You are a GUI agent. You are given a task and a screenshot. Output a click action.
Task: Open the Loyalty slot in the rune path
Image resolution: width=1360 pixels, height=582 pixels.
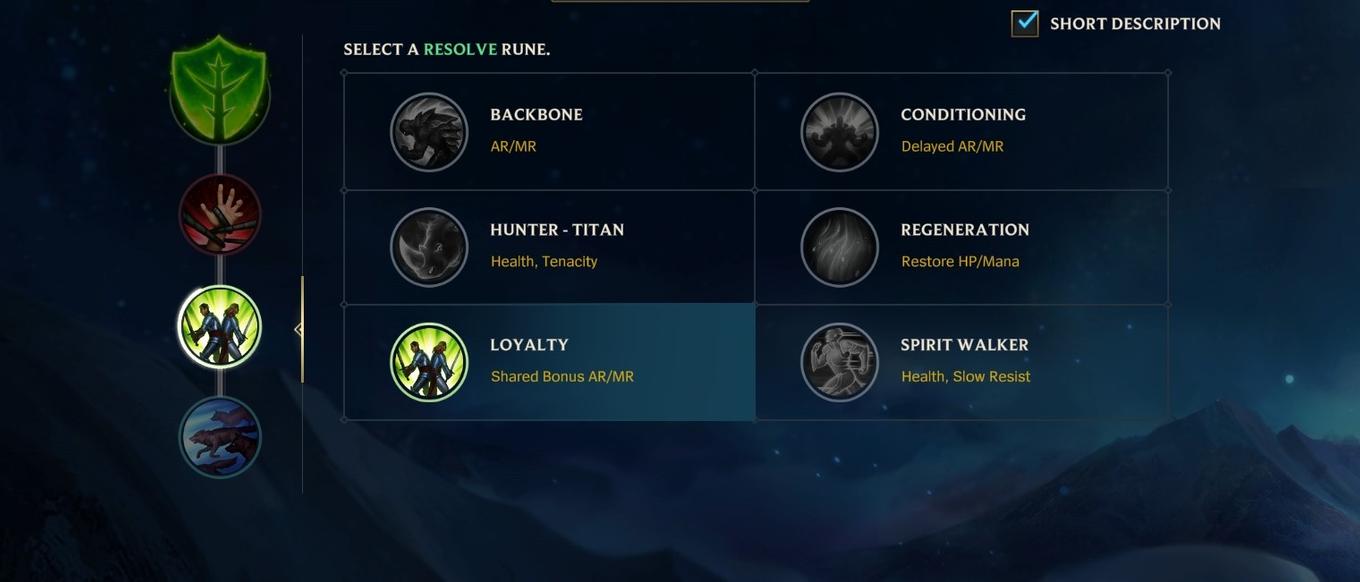tap(220, 327)
